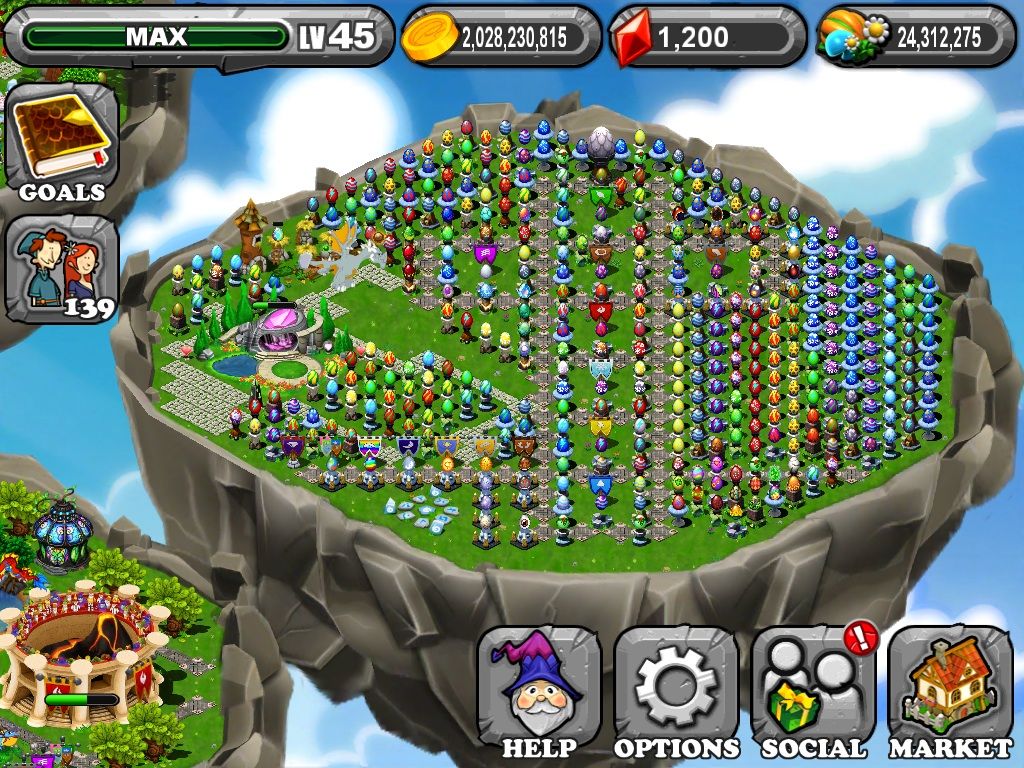This screenshot has width=1024, height=768.
Task: Tap the food treats counter
Action: (916, 37)
